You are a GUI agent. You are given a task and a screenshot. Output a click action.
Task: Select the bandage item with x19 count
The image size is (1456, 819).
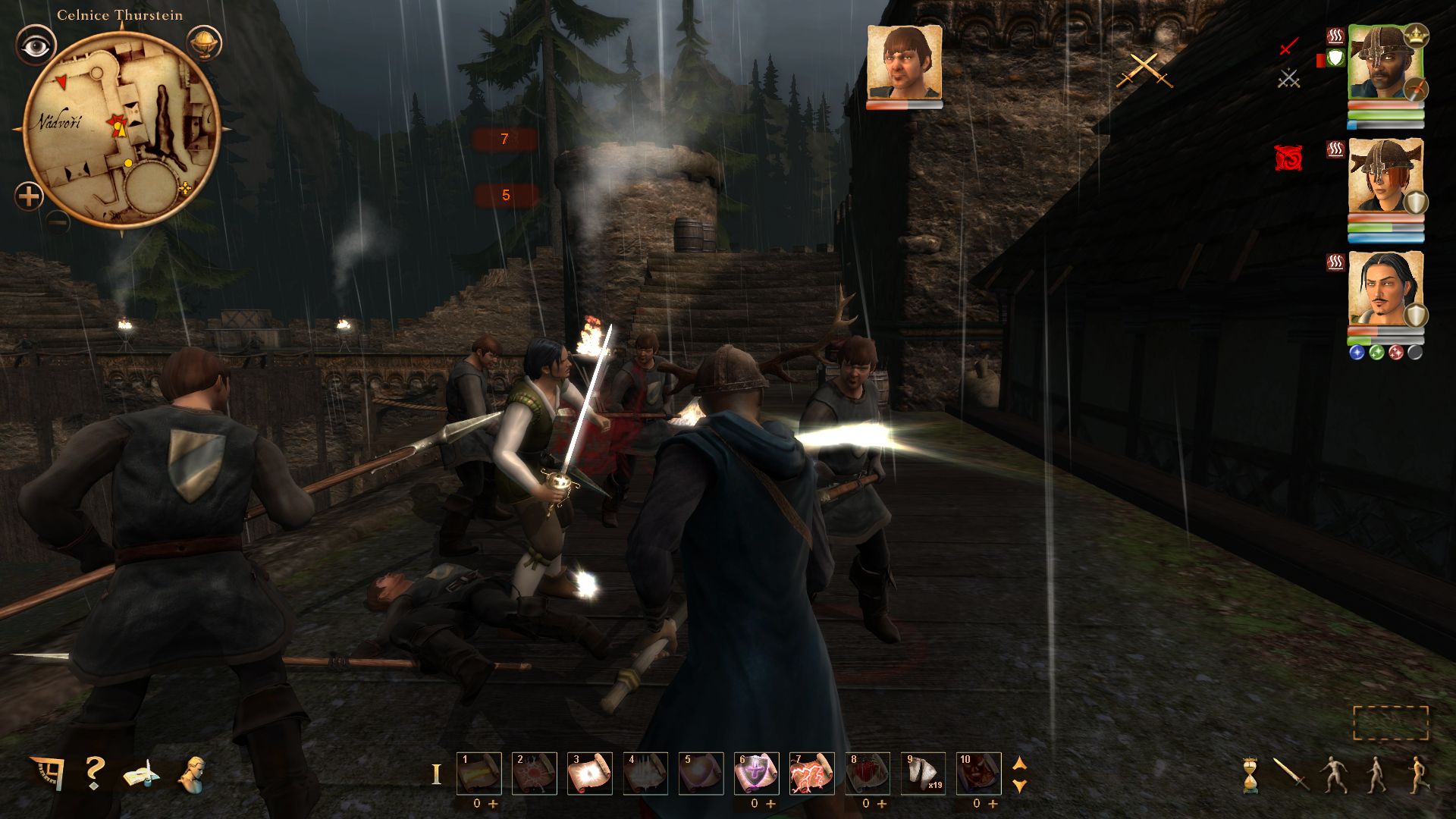click(923, 773)
